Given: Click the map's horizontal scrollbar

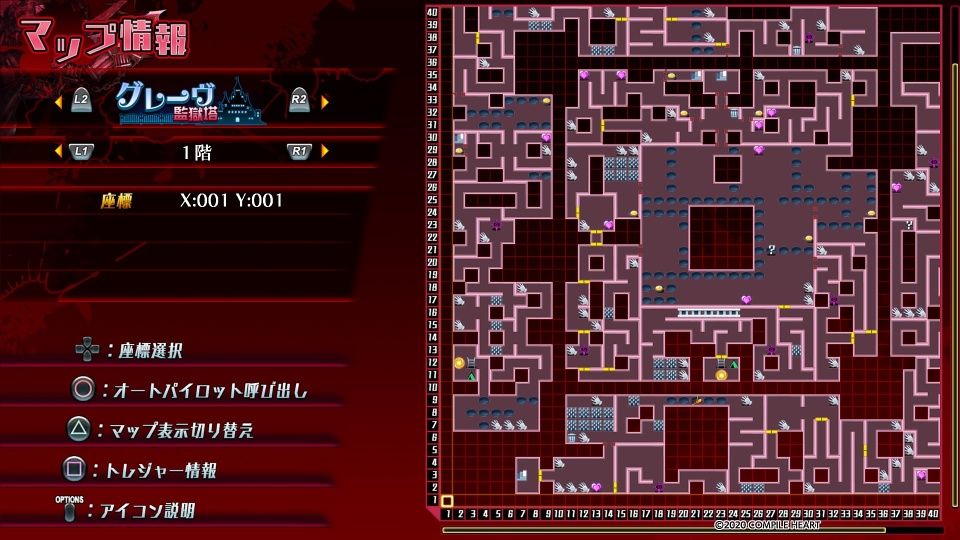Looking at the screenshot, I should pyautogui.click(x=692, y=529).
